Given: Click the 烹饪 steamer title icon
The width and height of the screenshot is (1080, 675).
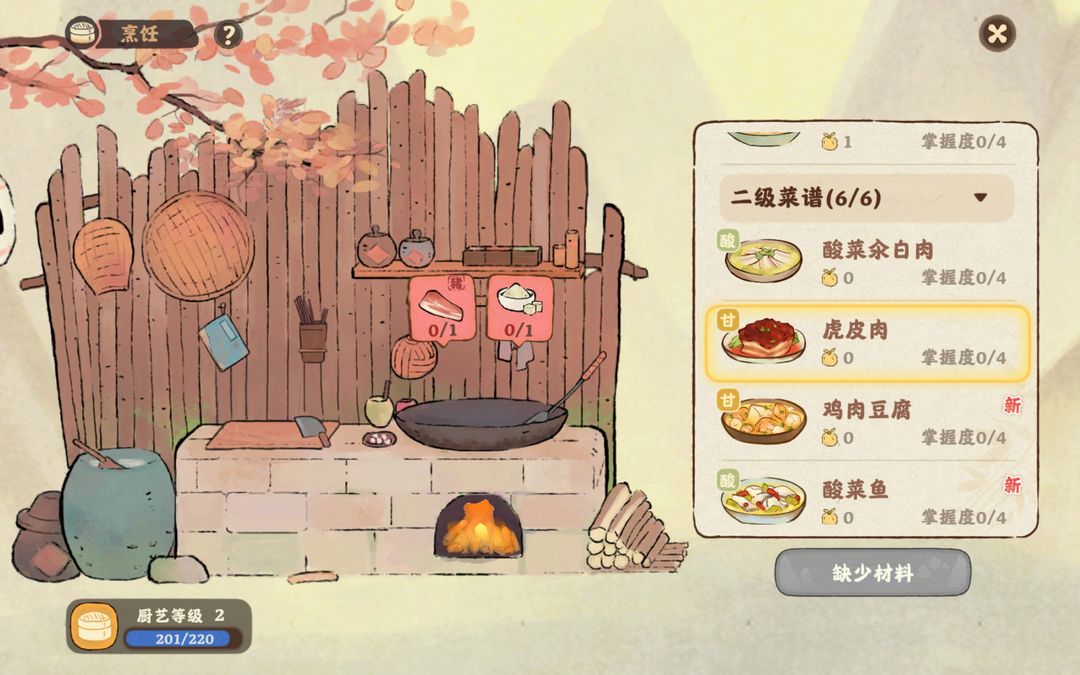Looking at the screenshot, I should click(83, 34).
